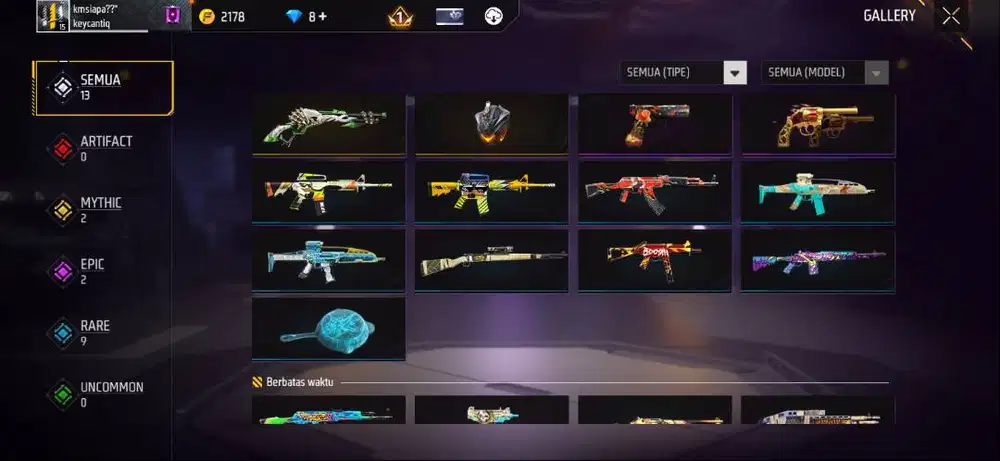Select the green skeletal gun skin
Screen dimensions: 1000x461
tap(329, 124)
